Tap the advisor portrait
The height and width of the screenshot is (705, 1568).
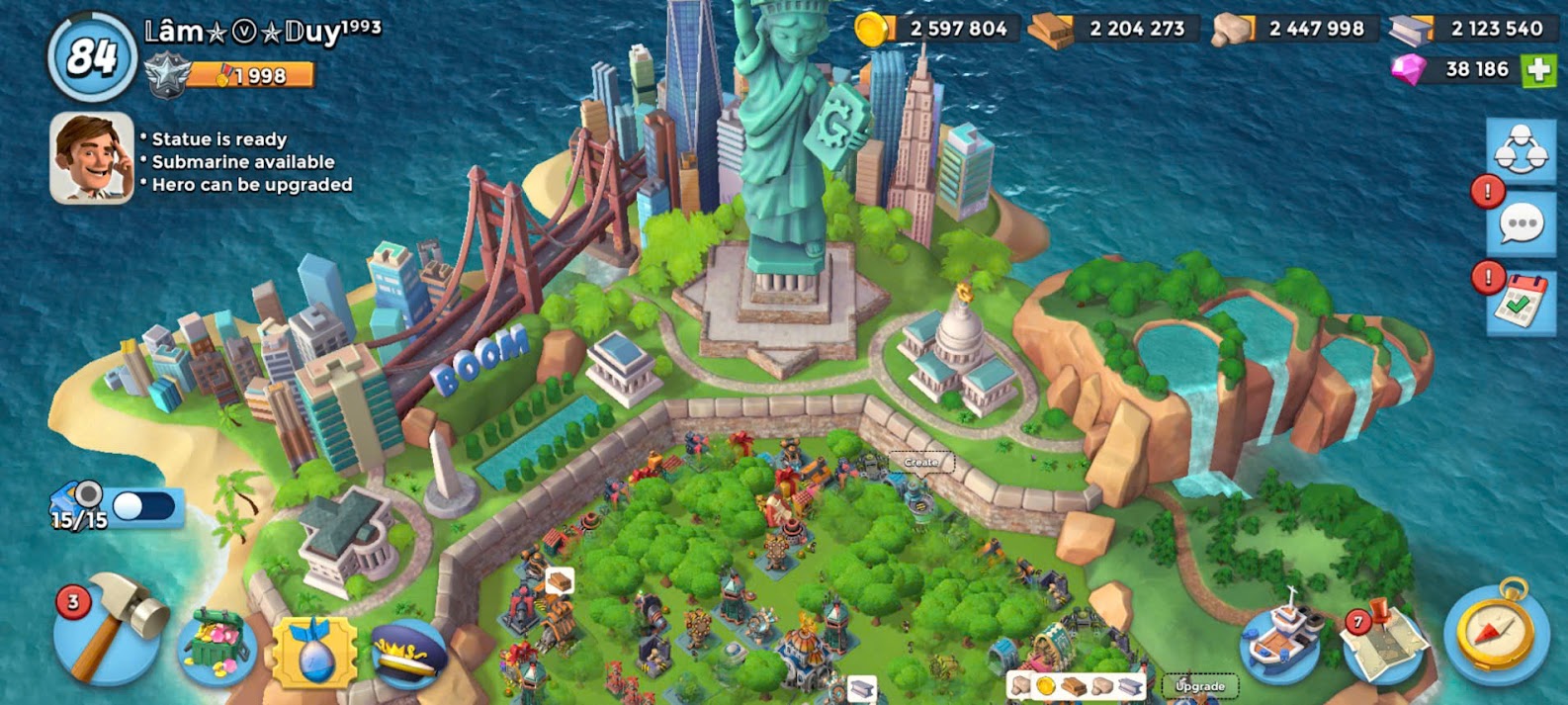92,158
